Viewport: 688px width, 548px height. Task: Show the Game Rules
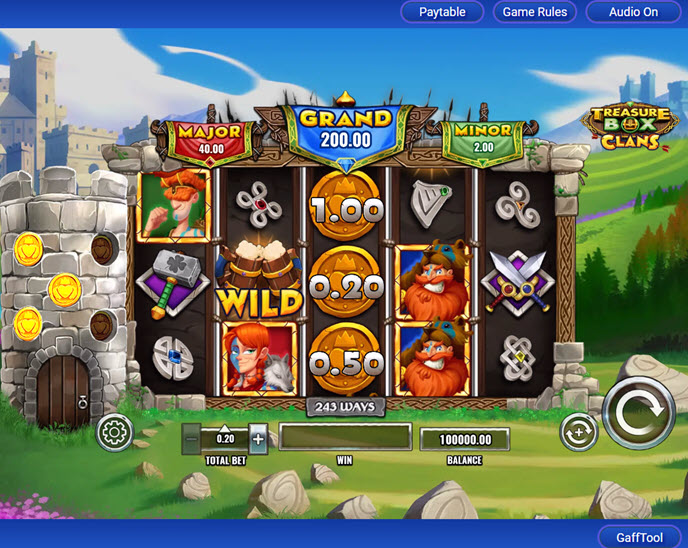coord(534,12)
